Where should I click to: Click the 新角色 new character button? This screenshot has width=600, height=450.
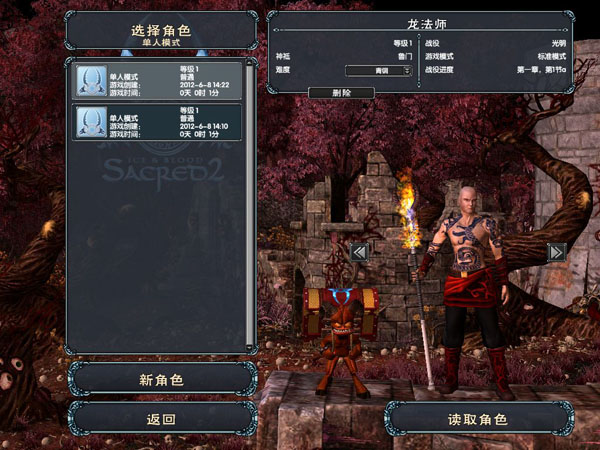pyautogui.click(x=161, y=380)
